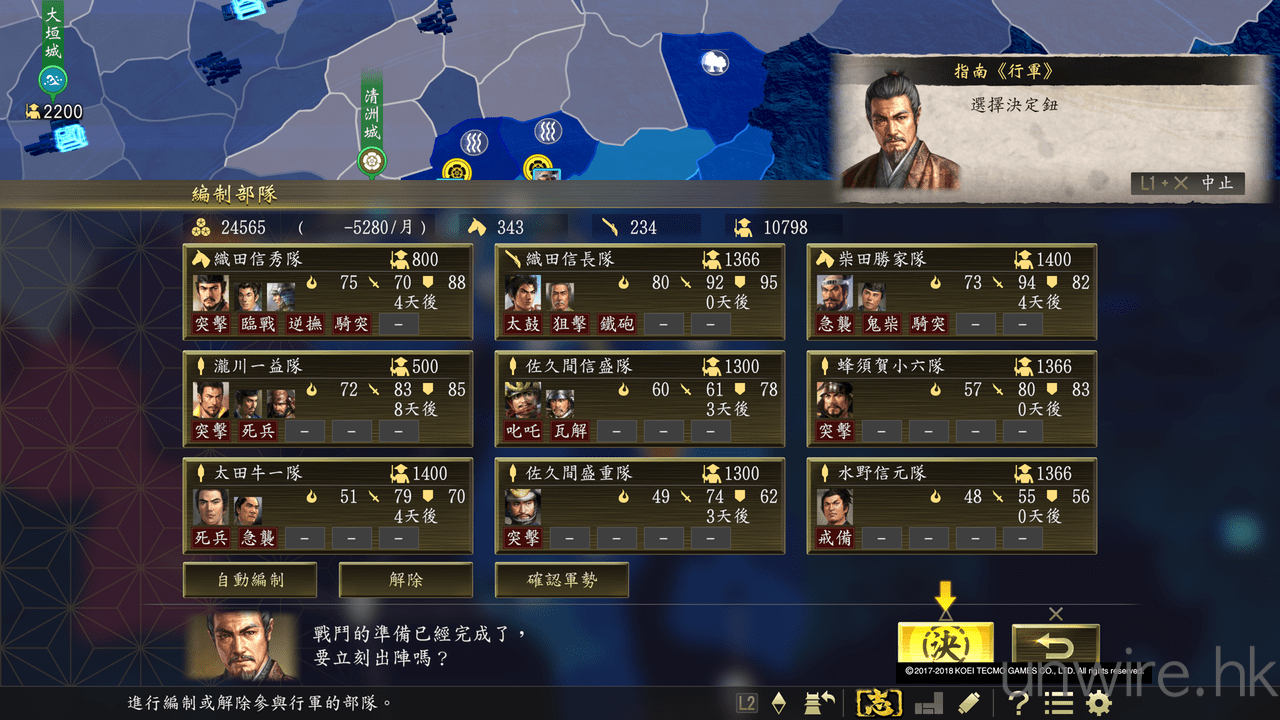Open 確認軍勢 army review

pos(562,580)
